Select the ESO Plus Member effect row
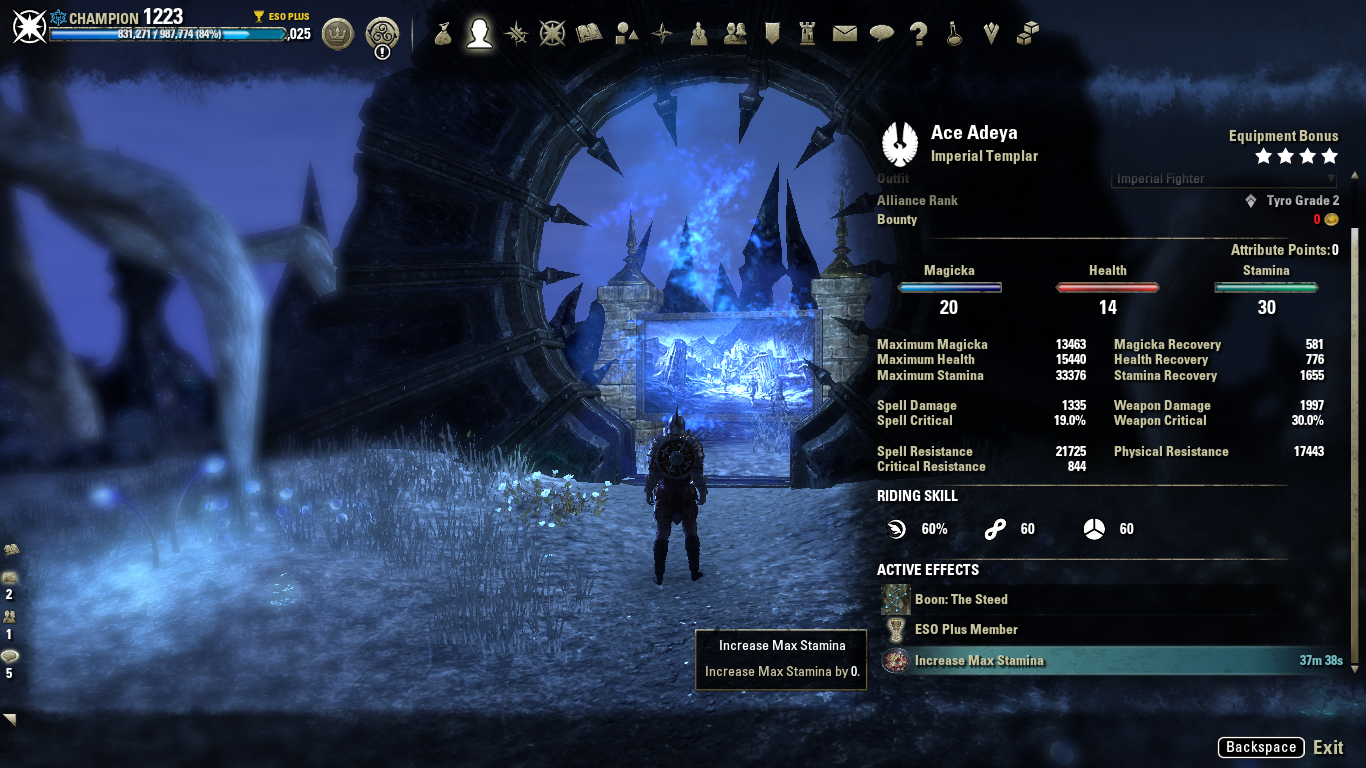The image size is (1366, 768). click(966, 630)
